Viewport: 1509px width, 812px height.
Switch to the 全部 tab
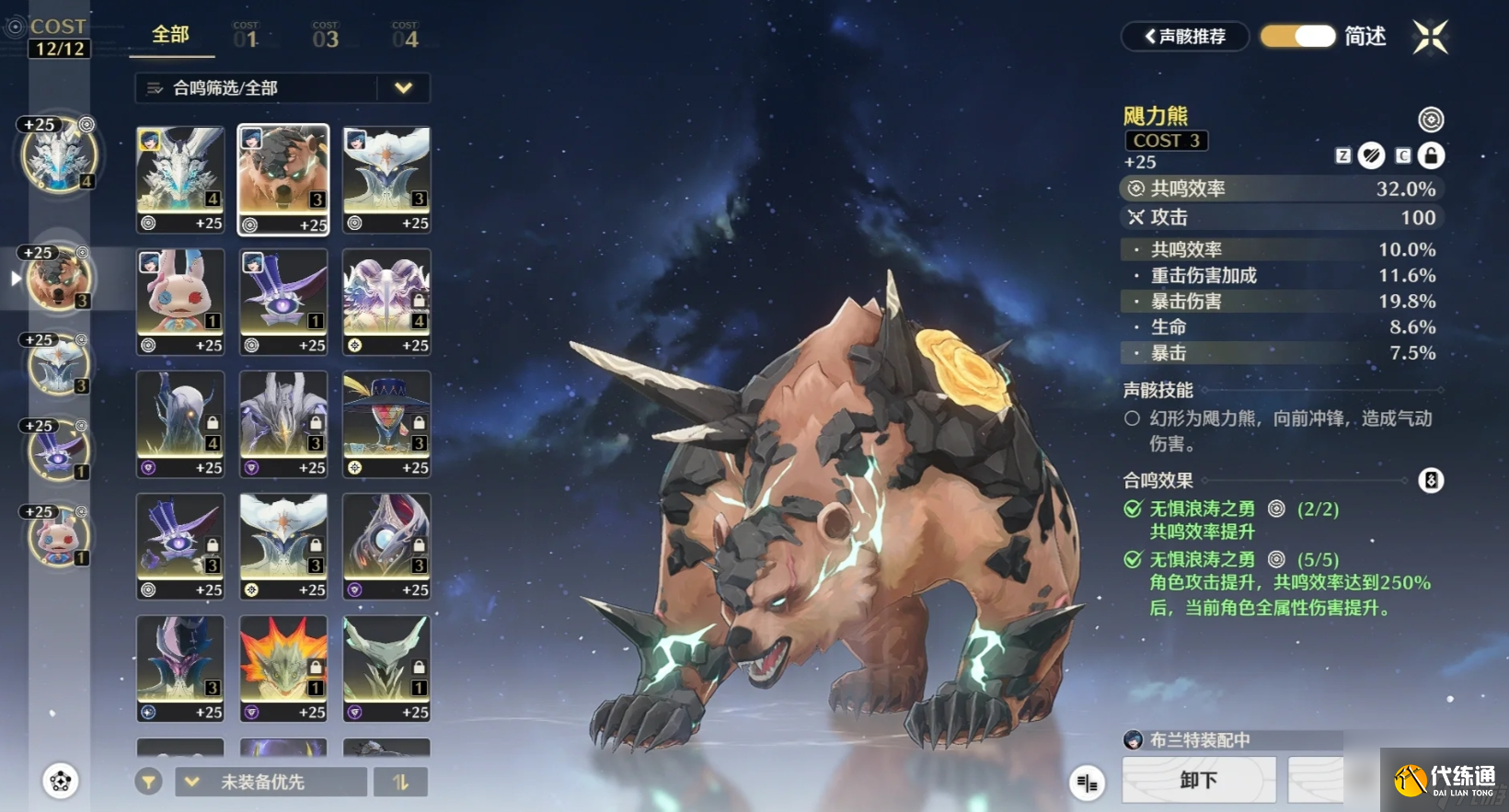coord(170,35)
